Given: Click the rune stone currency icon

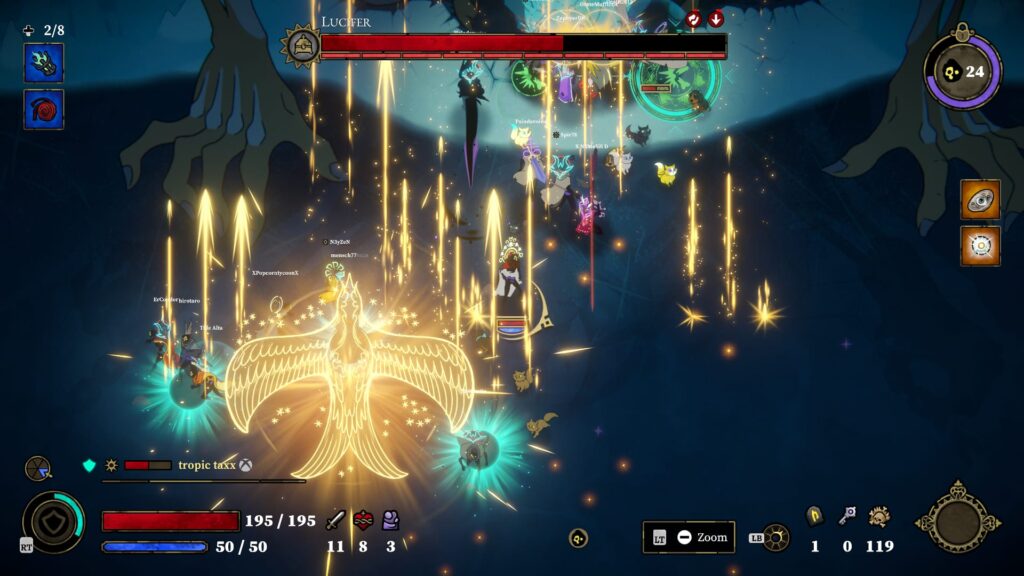Looking at the screenshot, I should 814,516.
